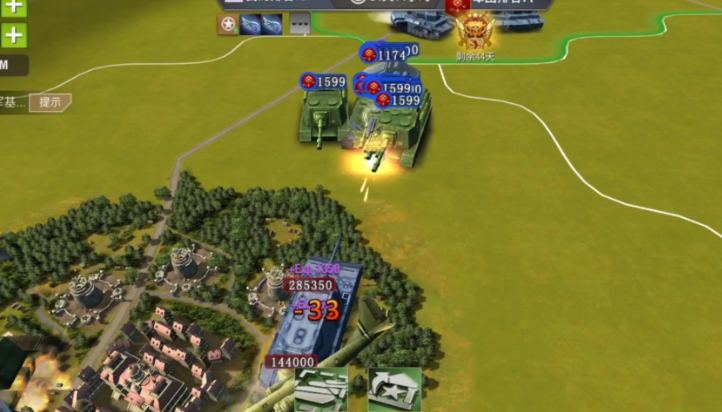
Task: Open the golden emblem showing 剩余44天
Action: 475,32
